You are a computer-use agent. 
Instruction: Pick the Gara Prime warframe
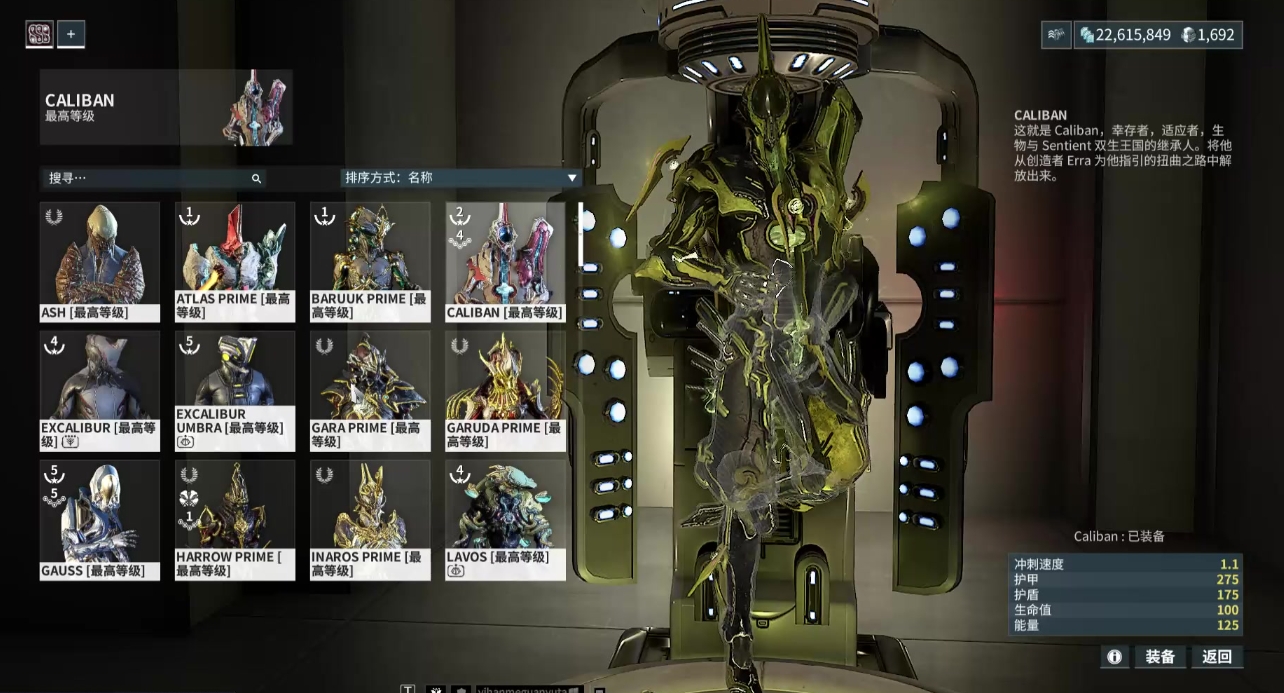[370, 391]
